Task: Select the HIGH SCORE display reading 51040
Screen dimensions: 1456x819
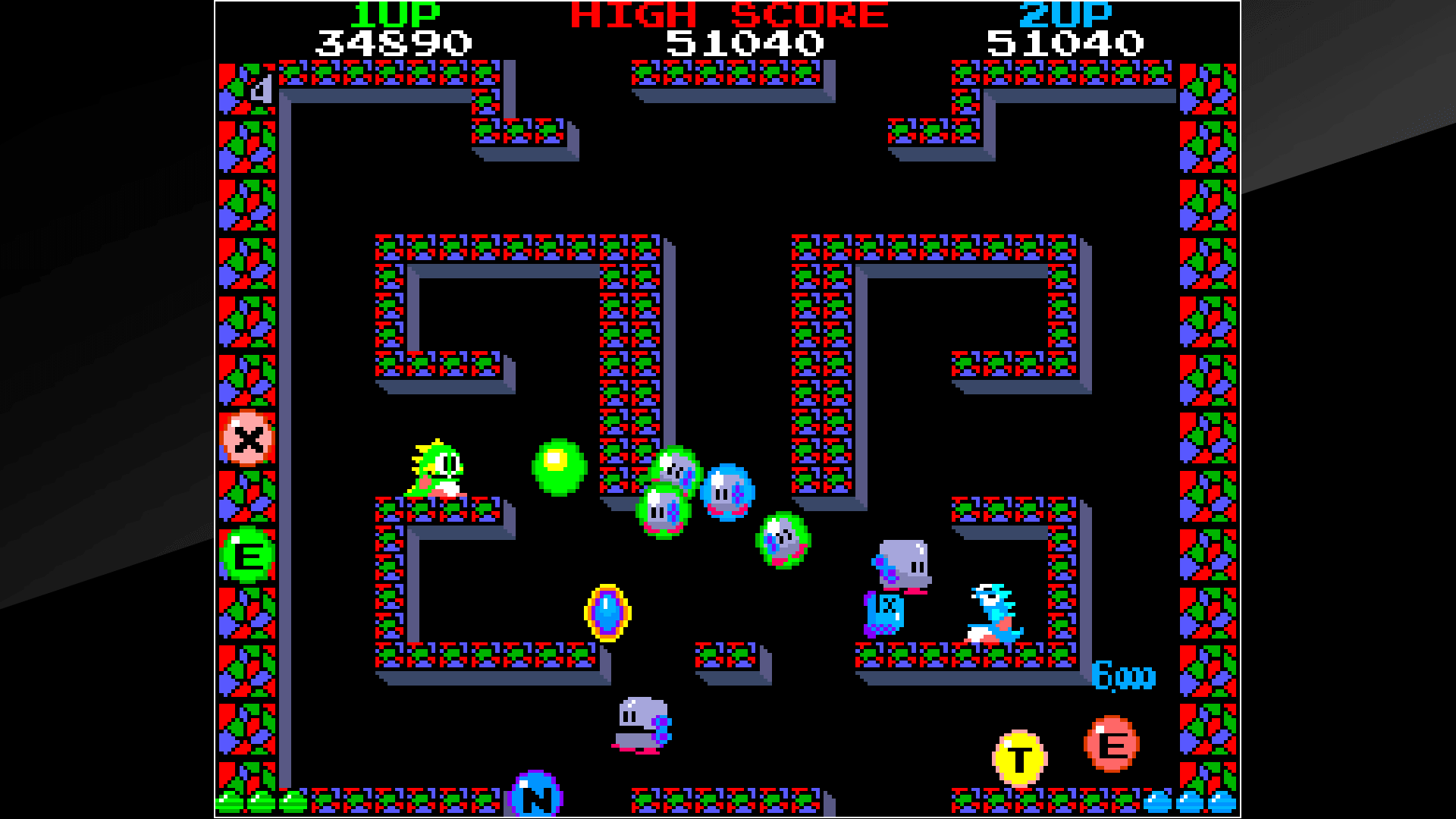Action: (x=739, y=42)
